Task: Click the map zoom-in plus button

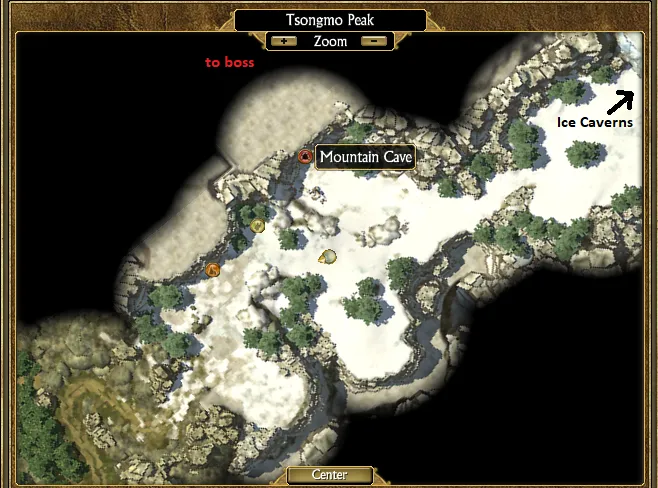Action: [x=284, y=42]
